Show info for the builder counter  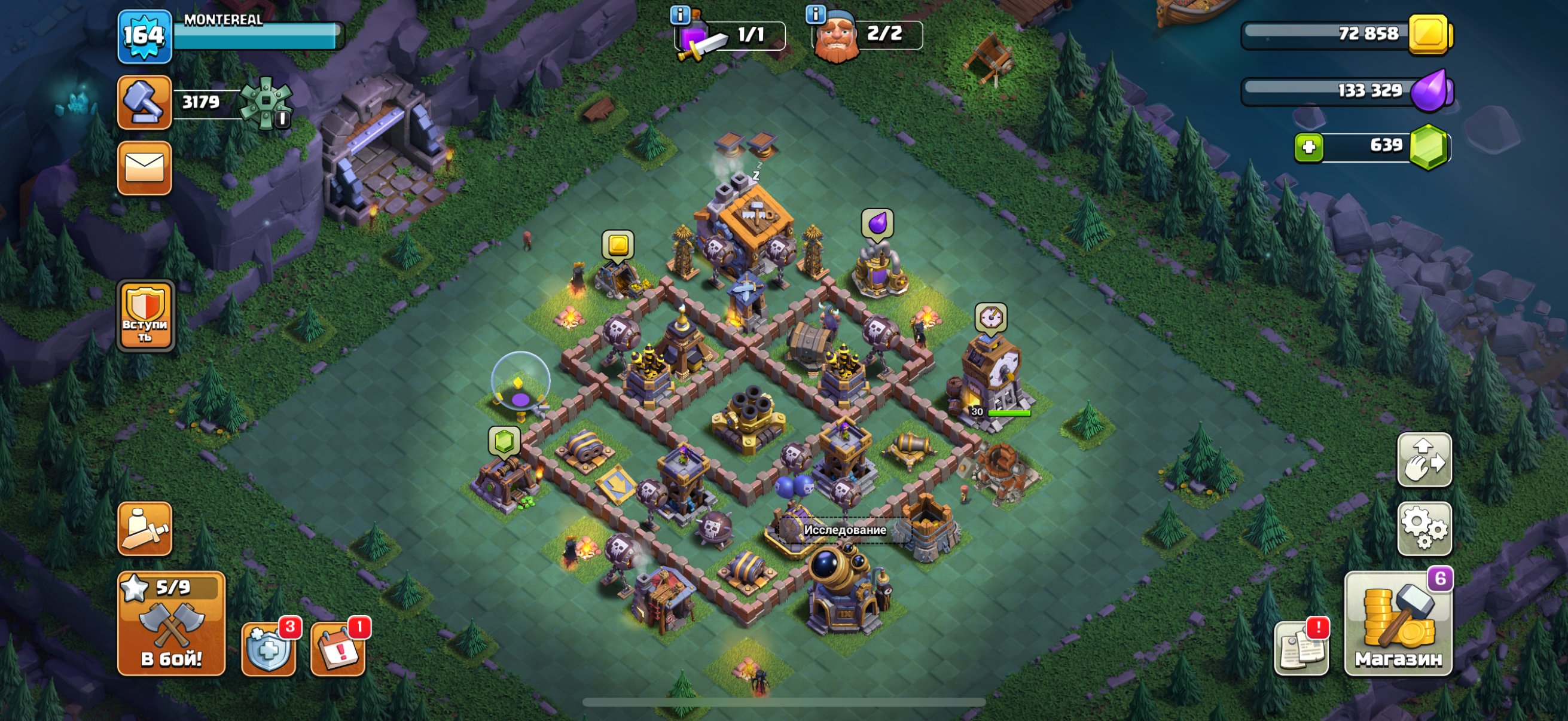[815, 13]
